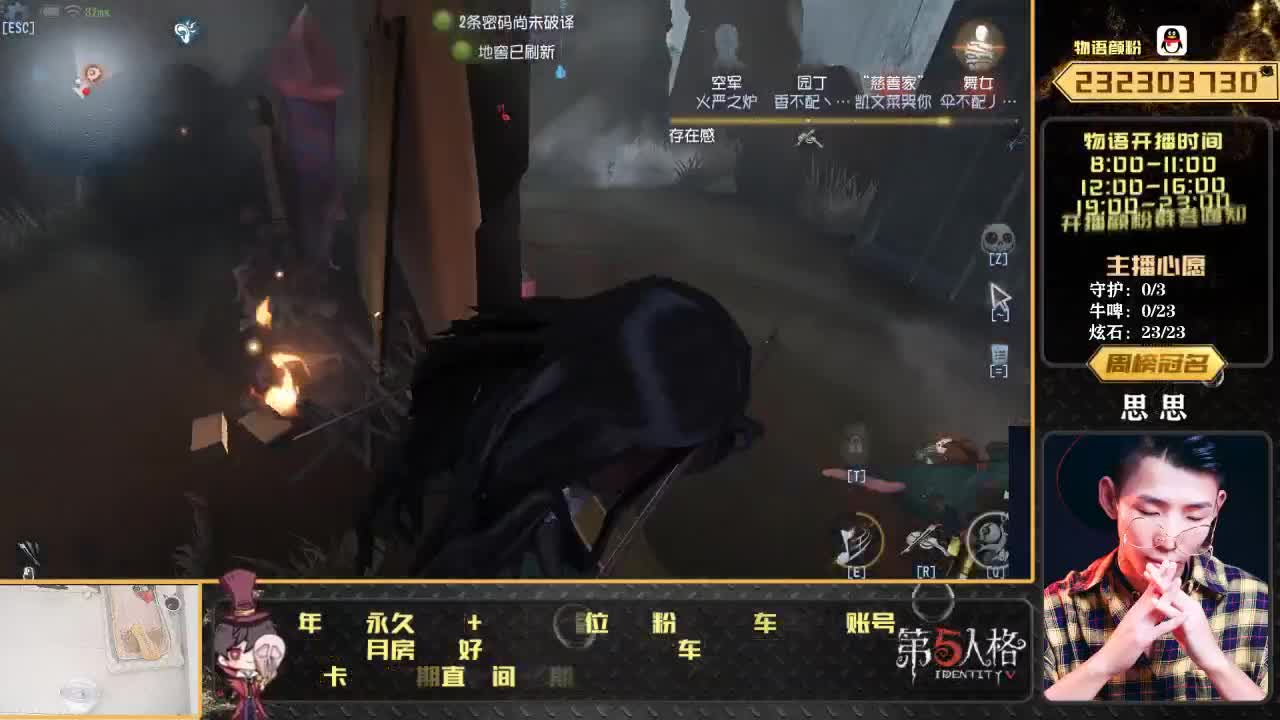The image size is (1280, 720).
Task: Use the skull ability icon on [Q]
Action: pos(988,540)
